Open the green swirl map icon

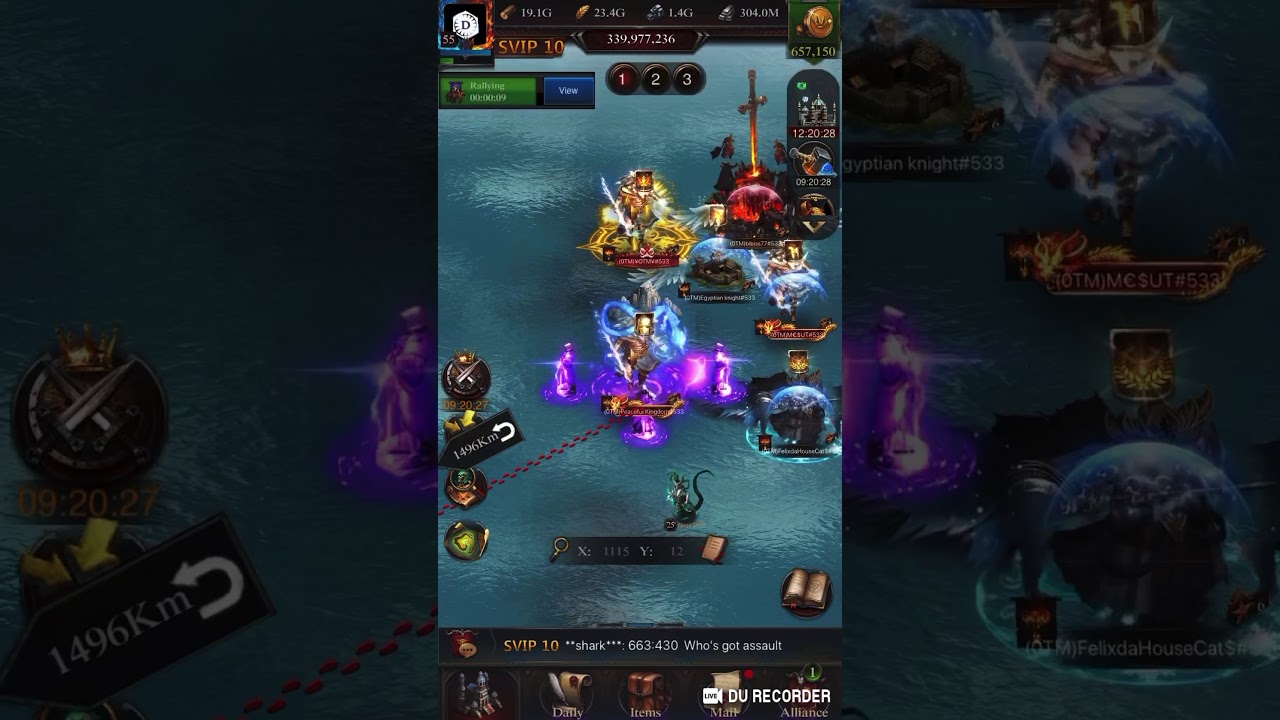point(466,541)
